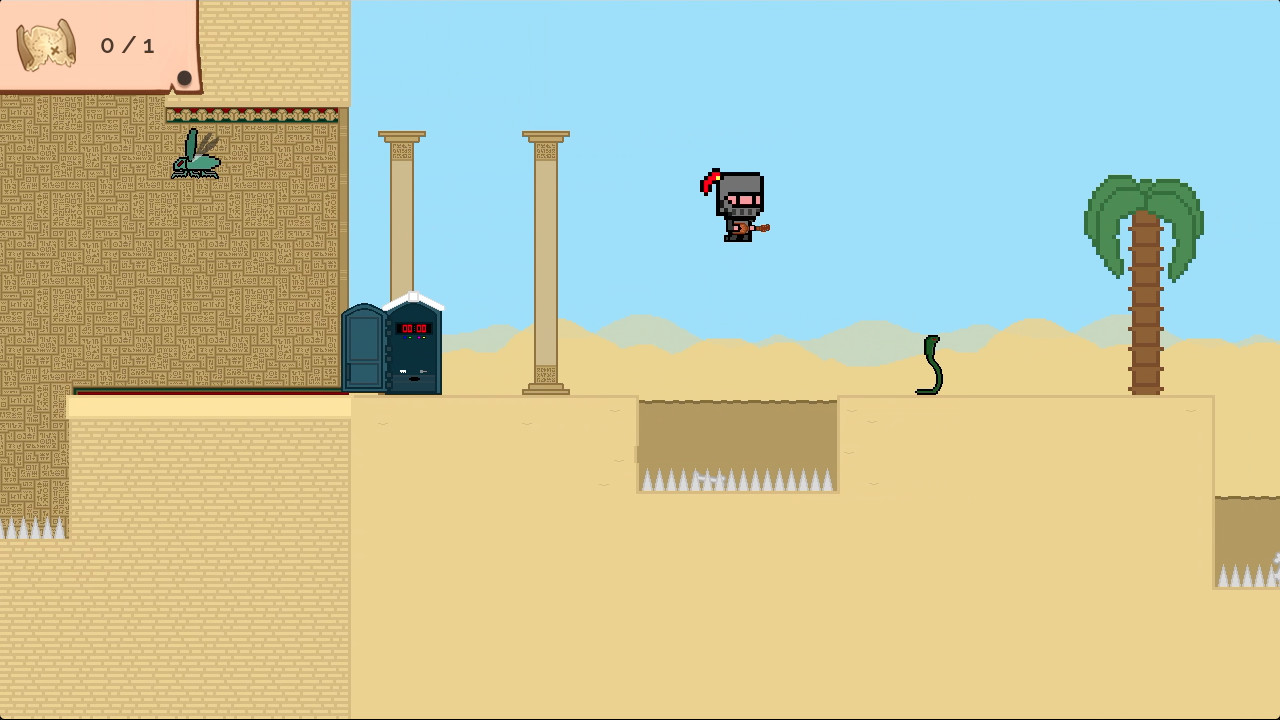Image resolution: width=1280 pixels, height=720 pixels.
Task: Click the black dot on the map panel
Action: tap(185, 78)
